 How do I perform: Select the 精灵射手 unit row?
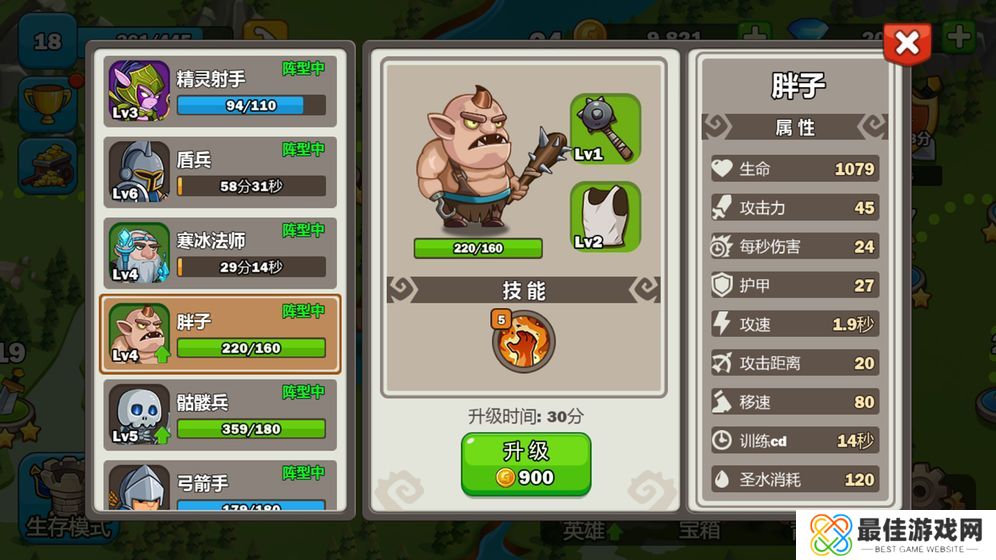(x=221, y=91)
